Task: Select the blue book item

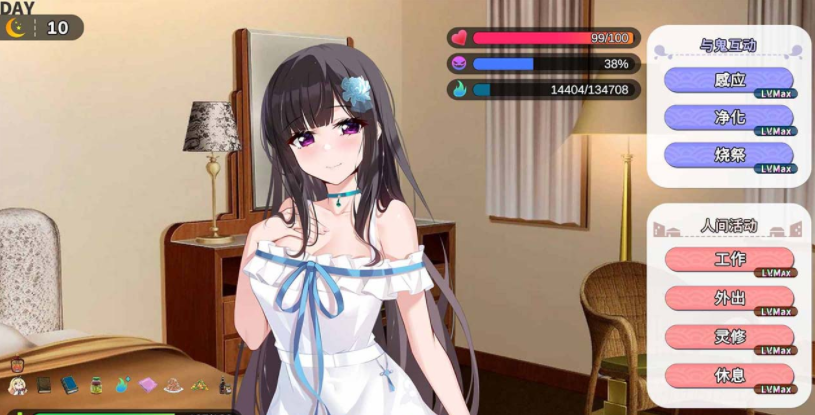Action: [x=69, y=385]
